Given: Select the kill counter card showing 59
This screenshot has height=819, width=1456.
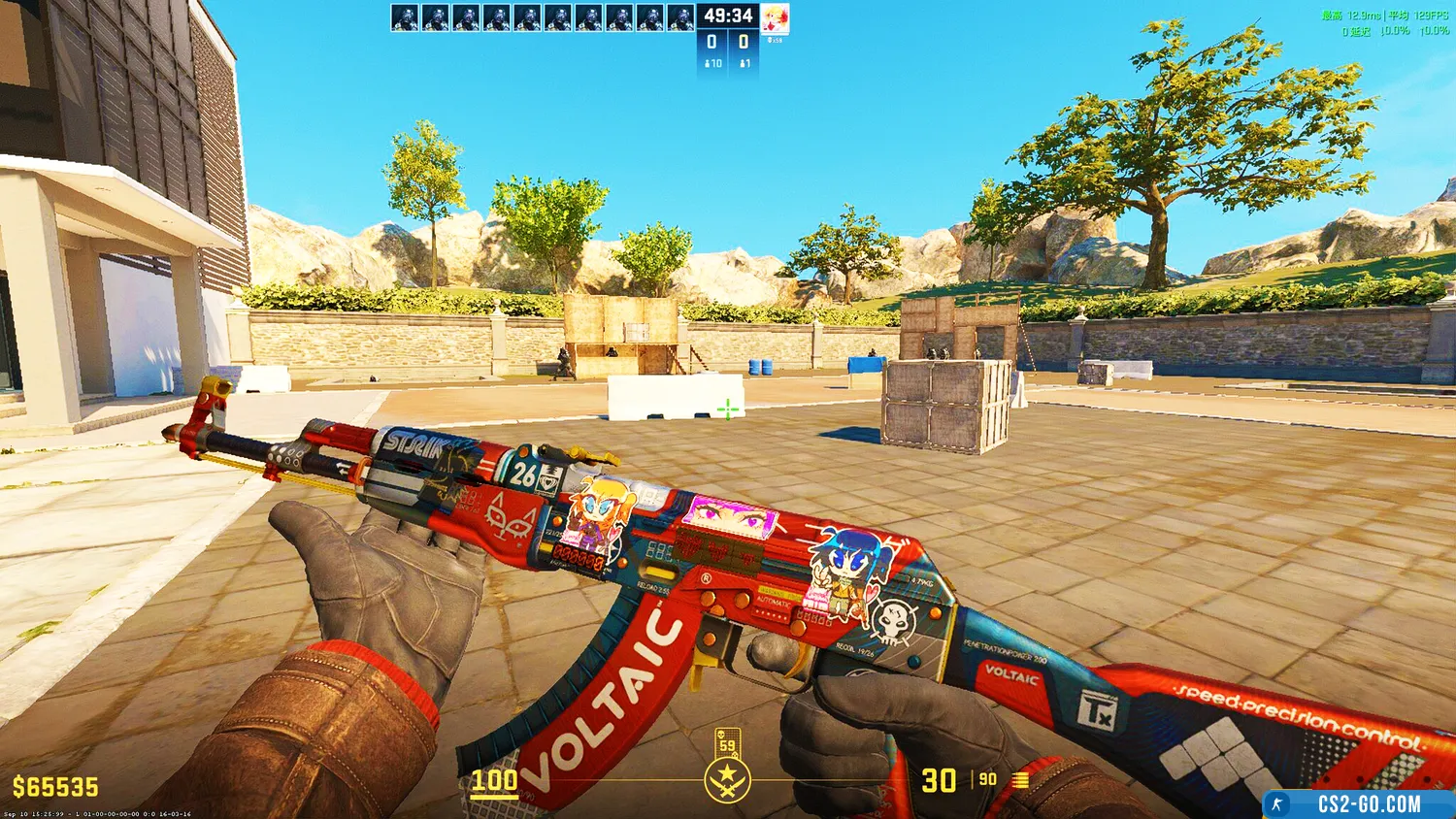Looking at the screenshot, I should pyautogui.click(x=727, y=742).
